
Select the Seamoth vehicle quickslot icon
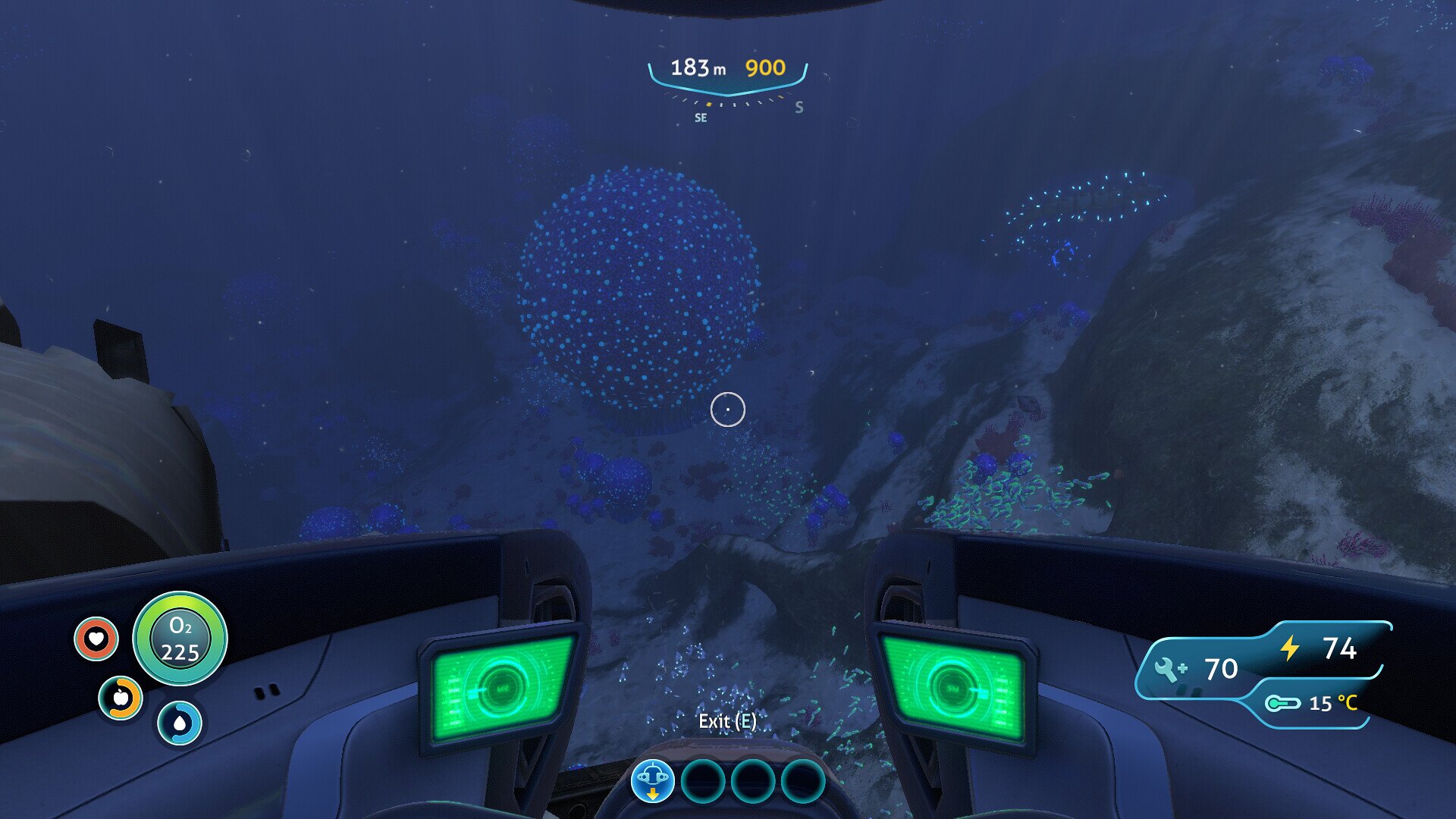tap(652, 778)
